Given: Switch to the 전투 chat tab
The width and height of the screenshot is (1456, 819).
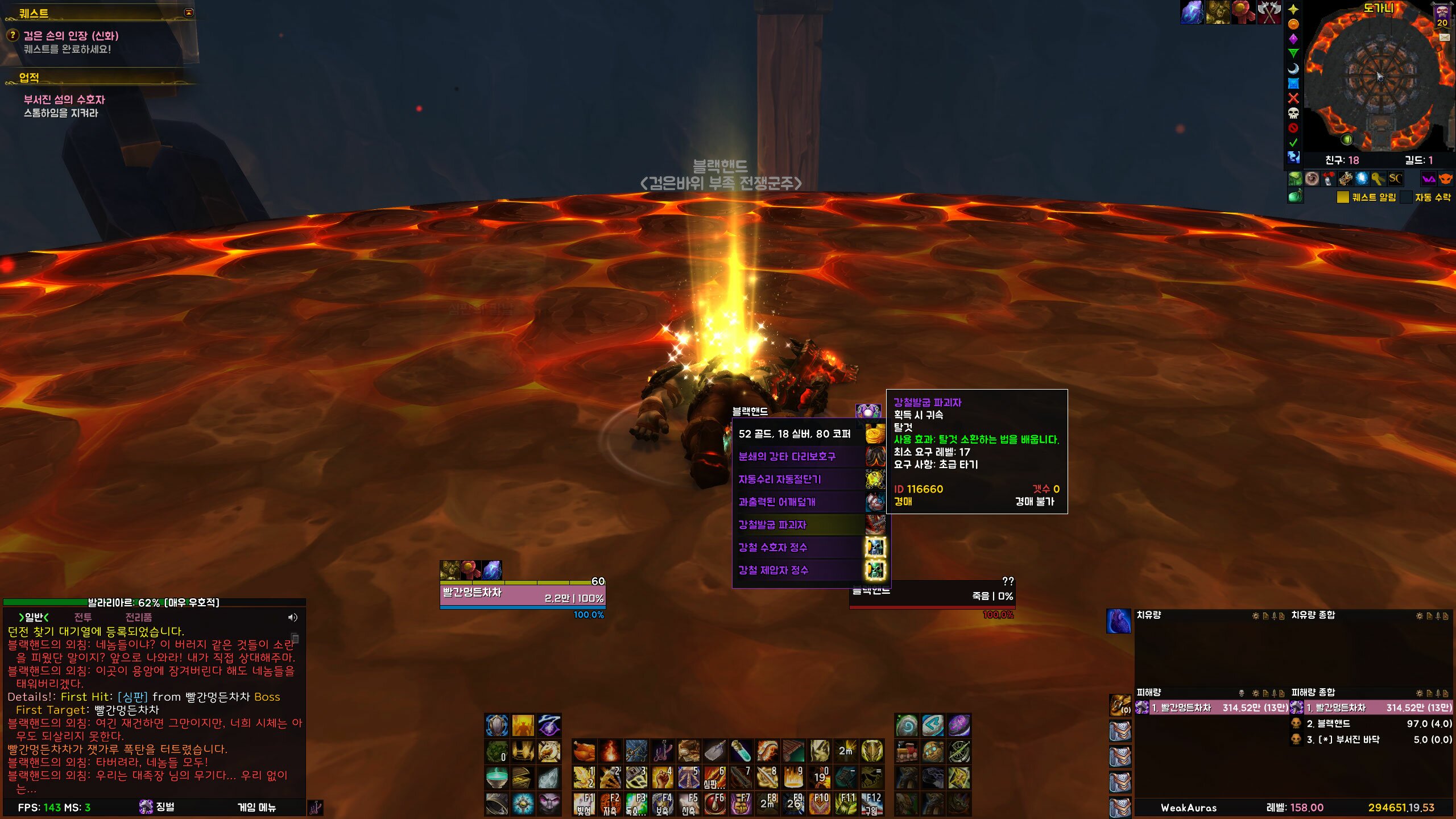Looking at the screenshot, I should [x=83, y=617].
